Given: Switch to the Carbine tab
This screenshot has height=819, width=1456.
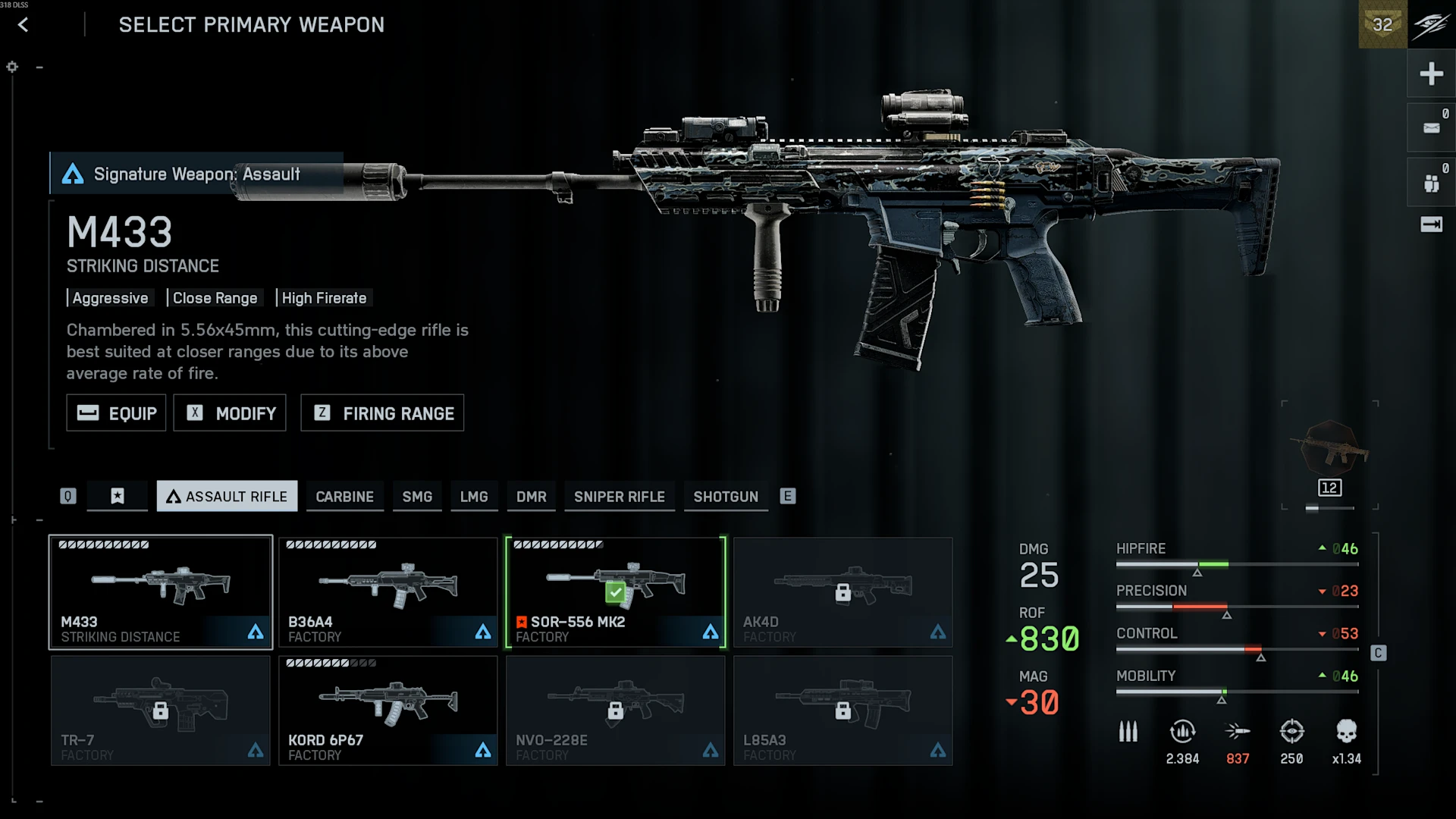Looking at the screenshot, I should point(344,497).
